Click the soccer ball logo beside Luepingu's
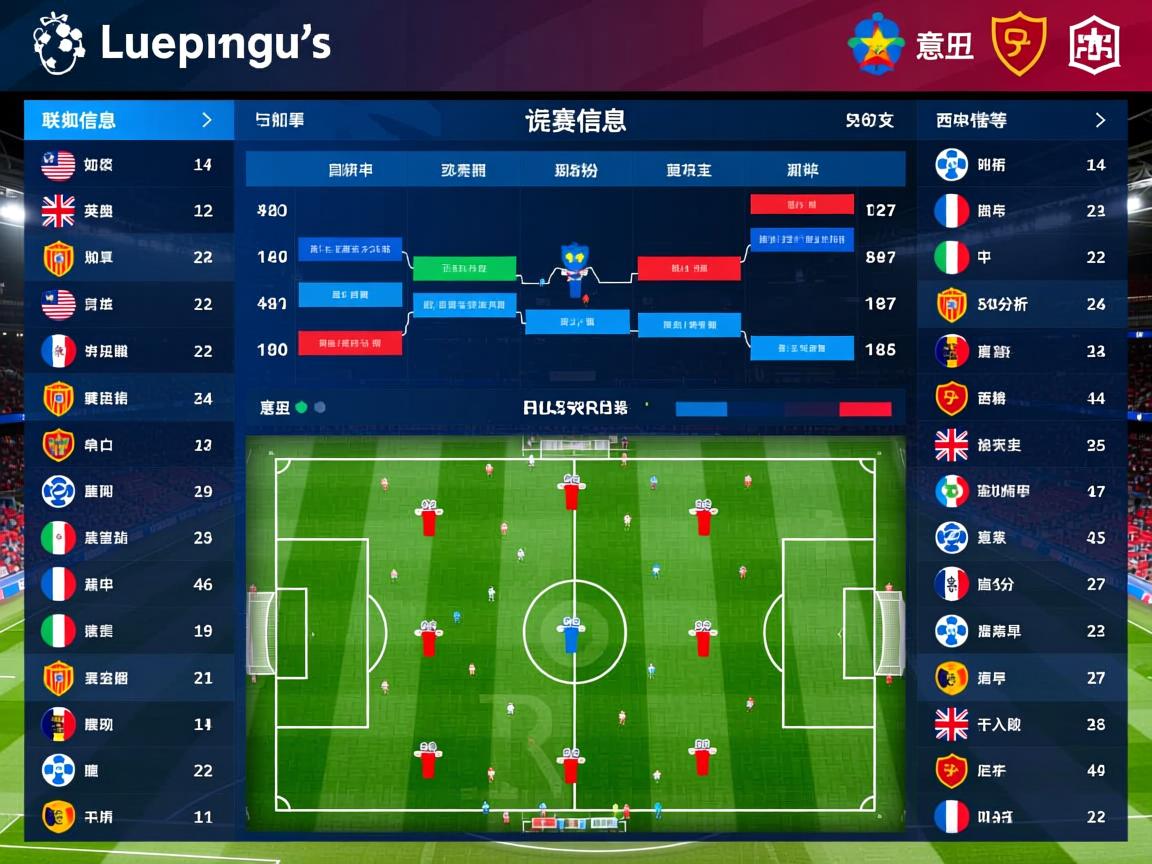 [x=58, y=44]
